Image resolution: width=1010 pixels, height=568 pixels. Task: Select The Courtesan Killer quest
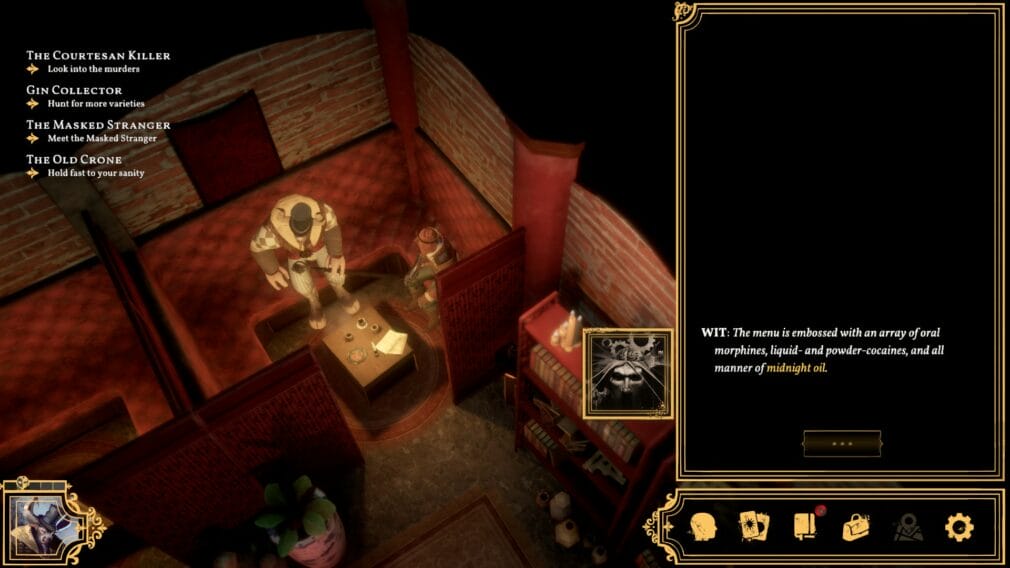[x=98, y=56]
